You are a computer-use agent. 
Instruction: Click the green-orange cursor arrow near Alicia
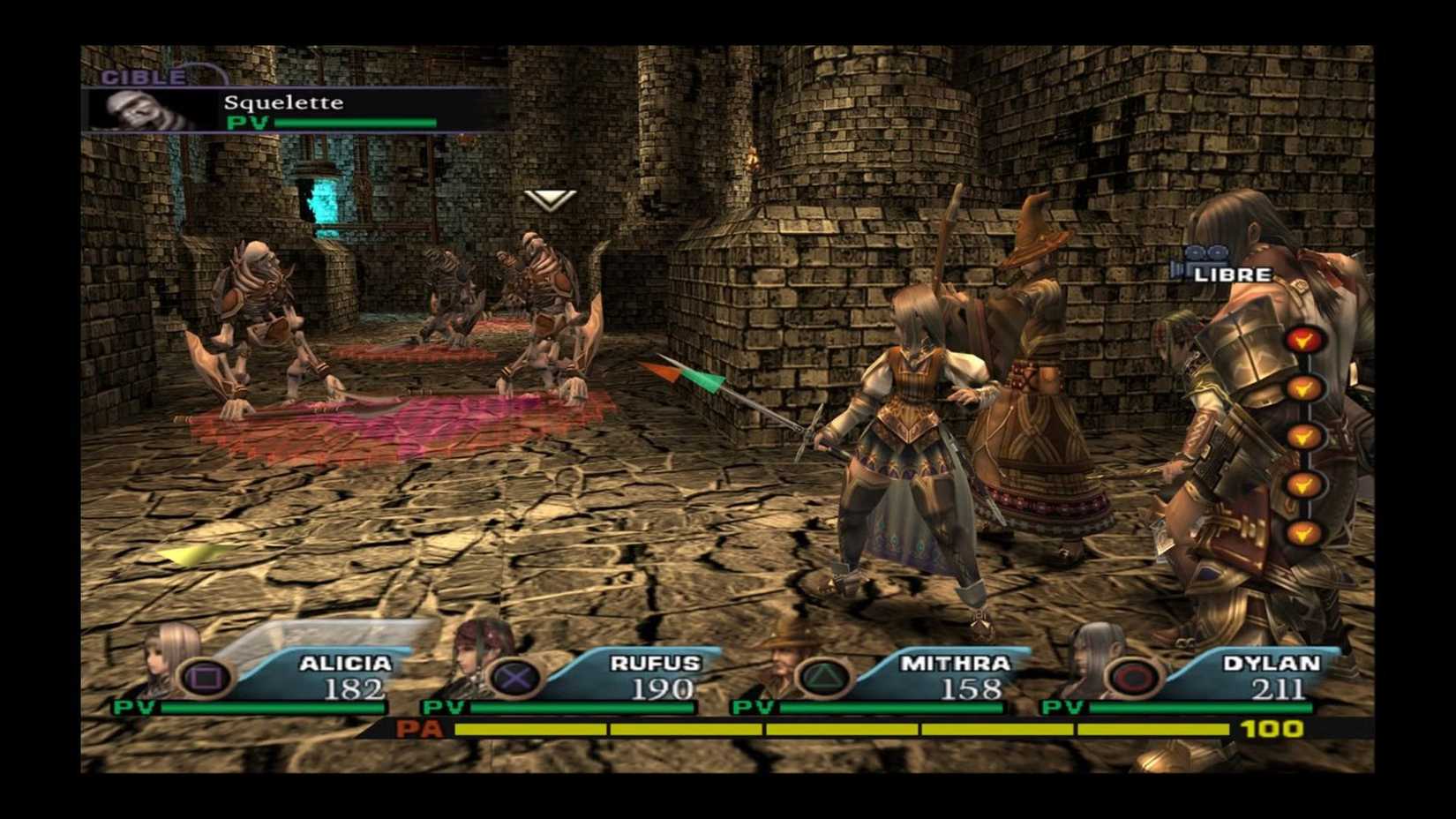684,372
